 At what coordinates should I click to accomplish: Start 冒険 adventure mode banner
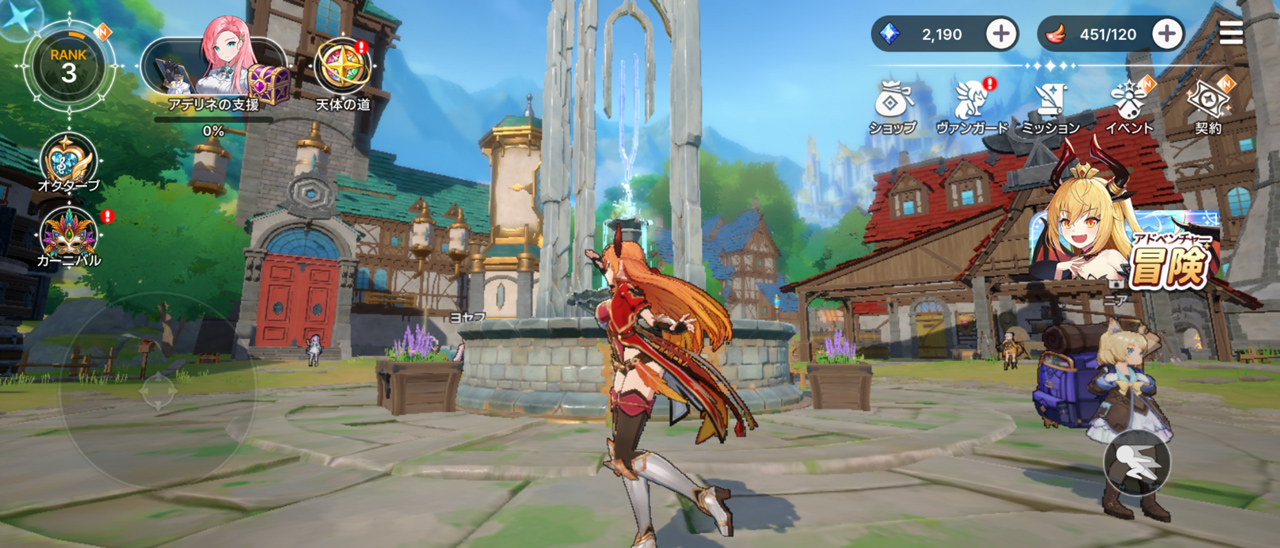1130,245
